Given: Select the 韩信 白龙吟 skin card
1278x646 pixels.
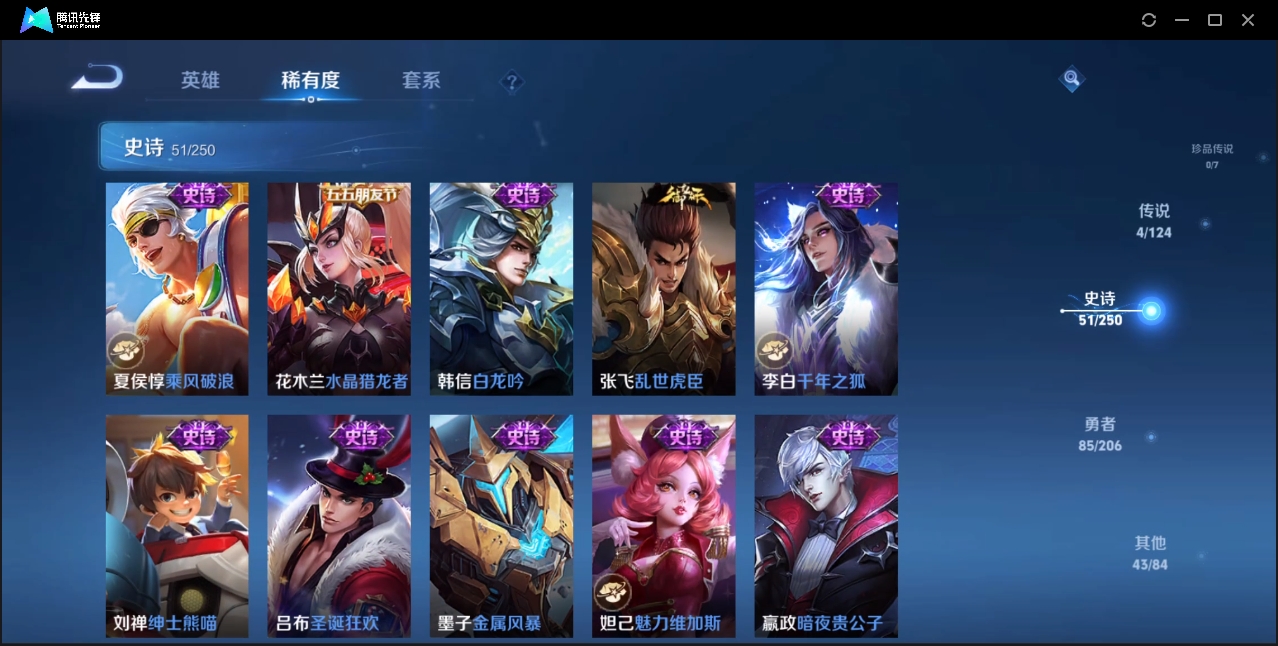Looking at the screenshot, I should click(x=501, y=288).
